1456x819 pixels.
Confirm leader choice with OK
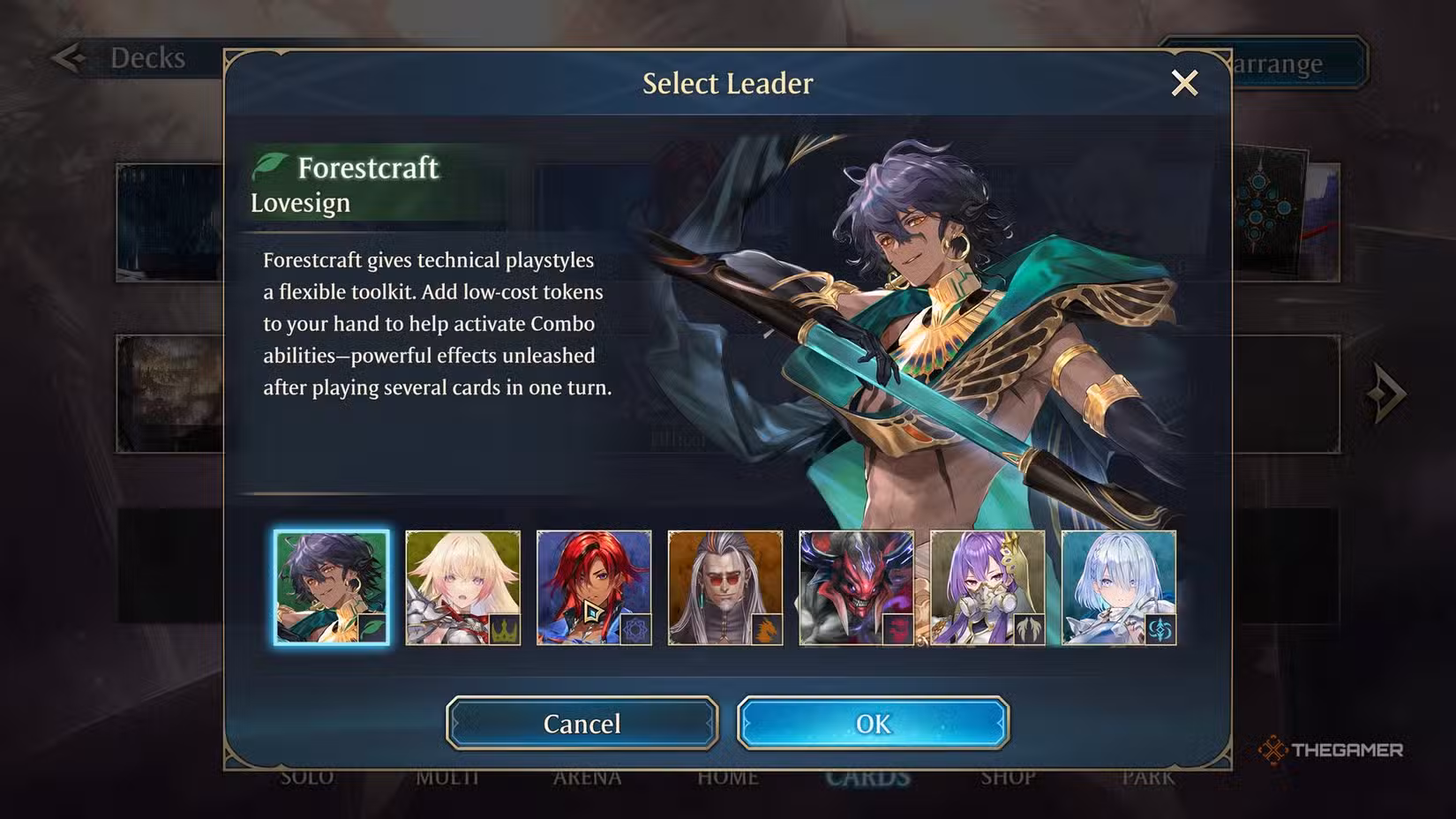[873, 724]
